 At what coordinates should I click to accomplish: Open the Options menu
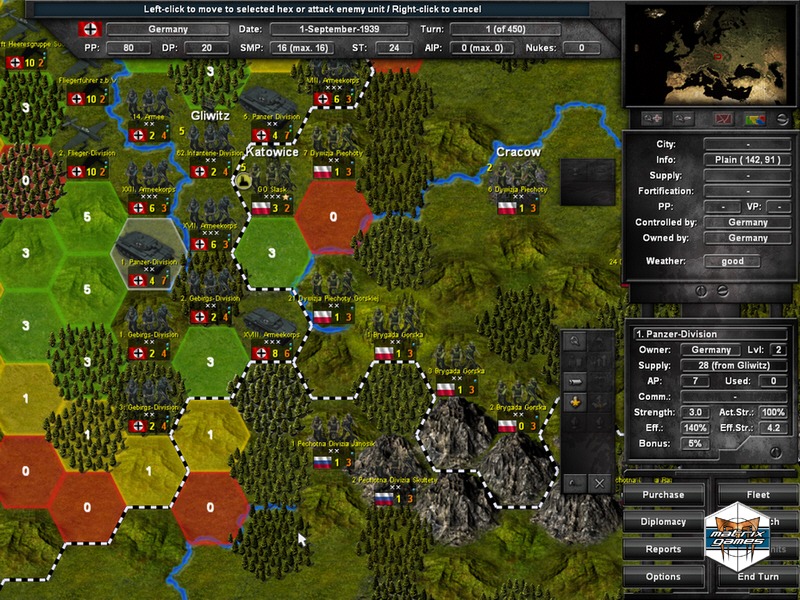tap(663, 576)
